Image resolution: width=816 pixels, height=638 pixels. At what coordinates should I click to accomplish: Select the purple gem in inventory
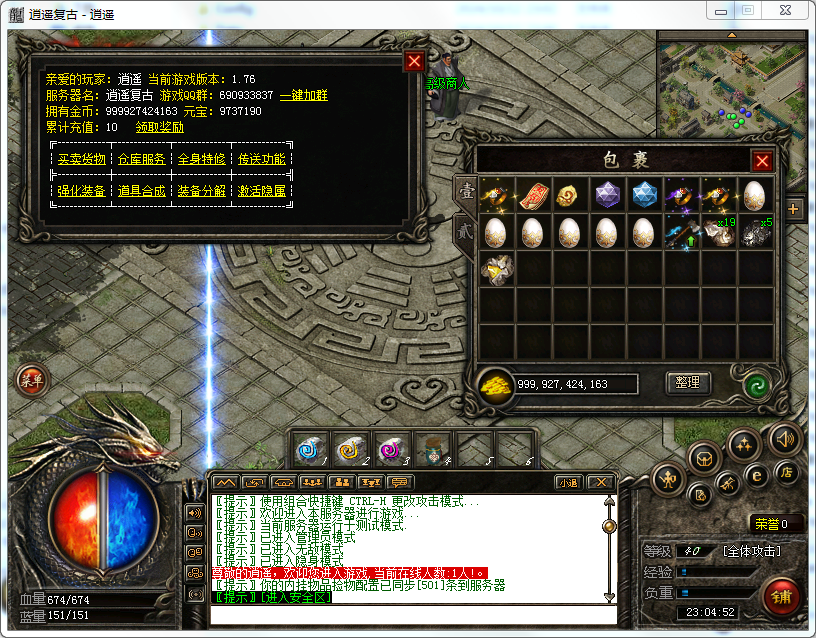(x=607, y=194)
